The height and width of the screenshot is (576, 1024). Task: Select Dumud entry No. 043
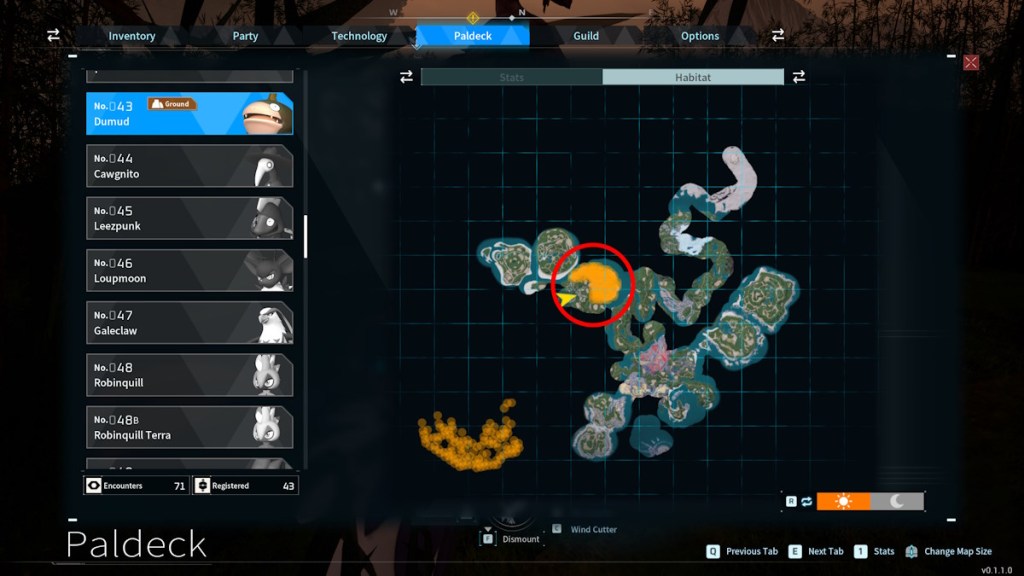tap(189, 114)
